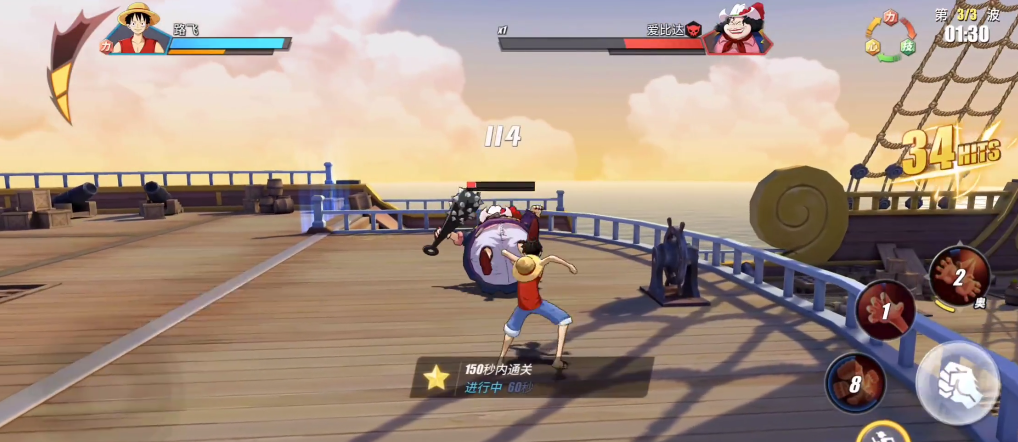
Task: Activate the open-hand skill numbered 1
Action: [886, 309]
